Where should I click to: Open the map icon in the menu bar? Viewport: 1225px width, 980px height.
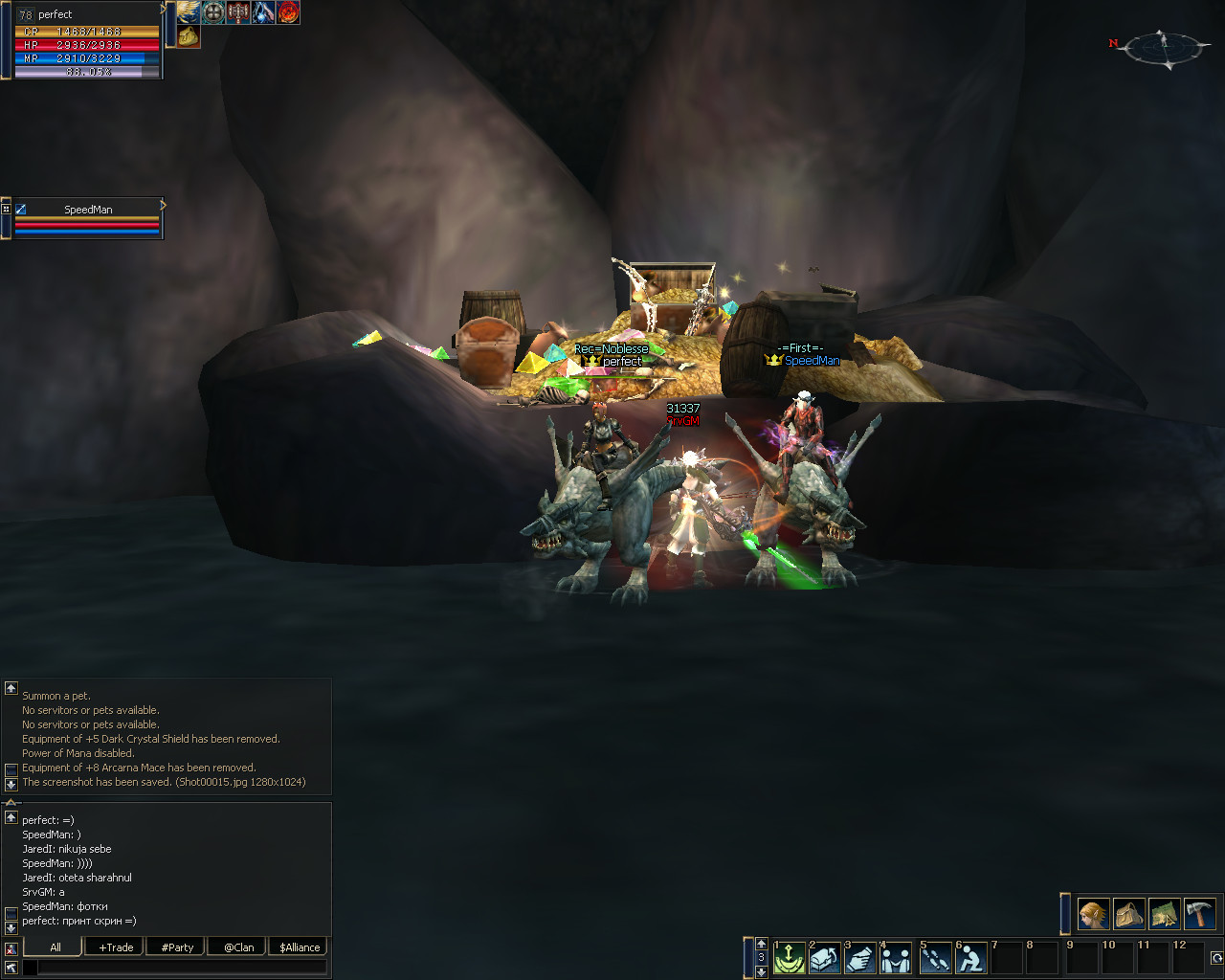[x=1165, y=914]
